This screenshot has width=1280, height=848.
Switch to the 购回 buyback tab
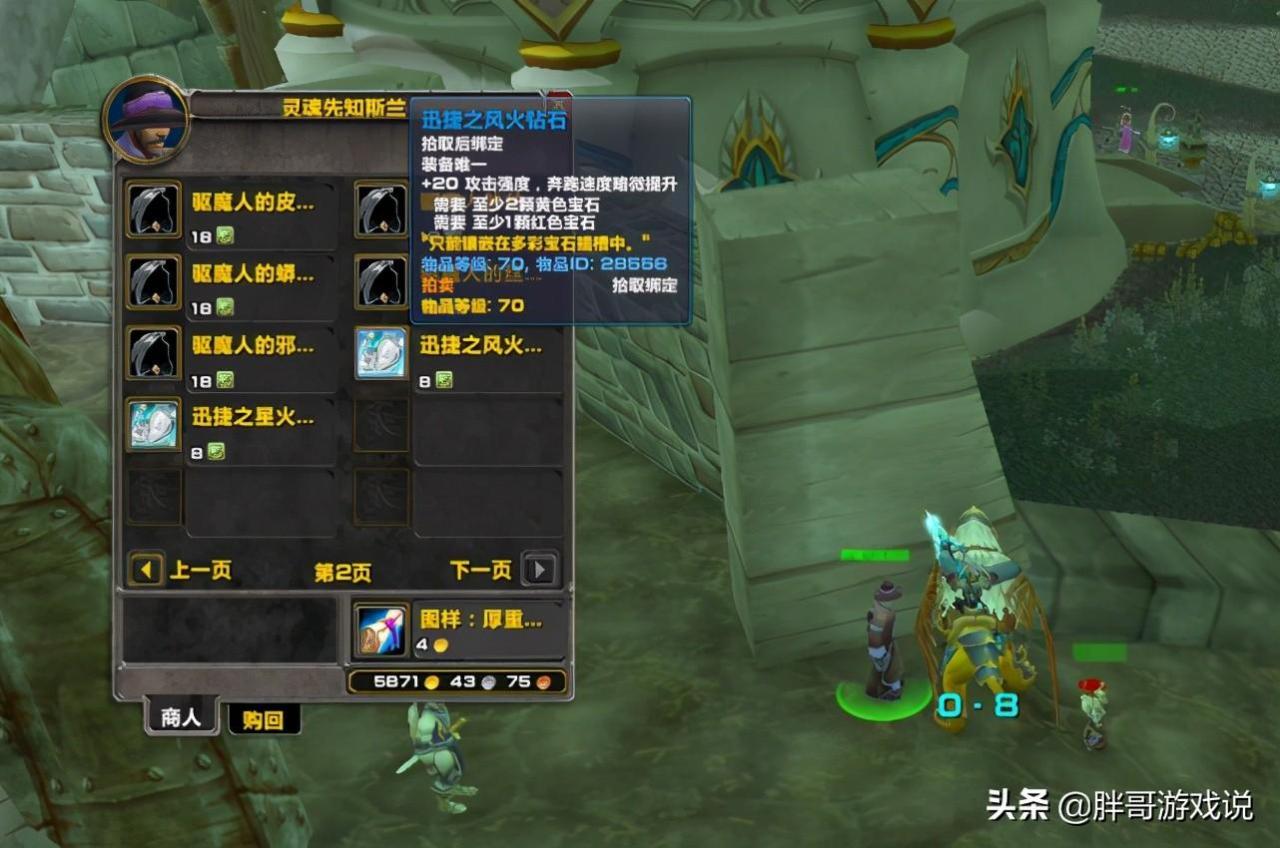(x=263, y=720)
